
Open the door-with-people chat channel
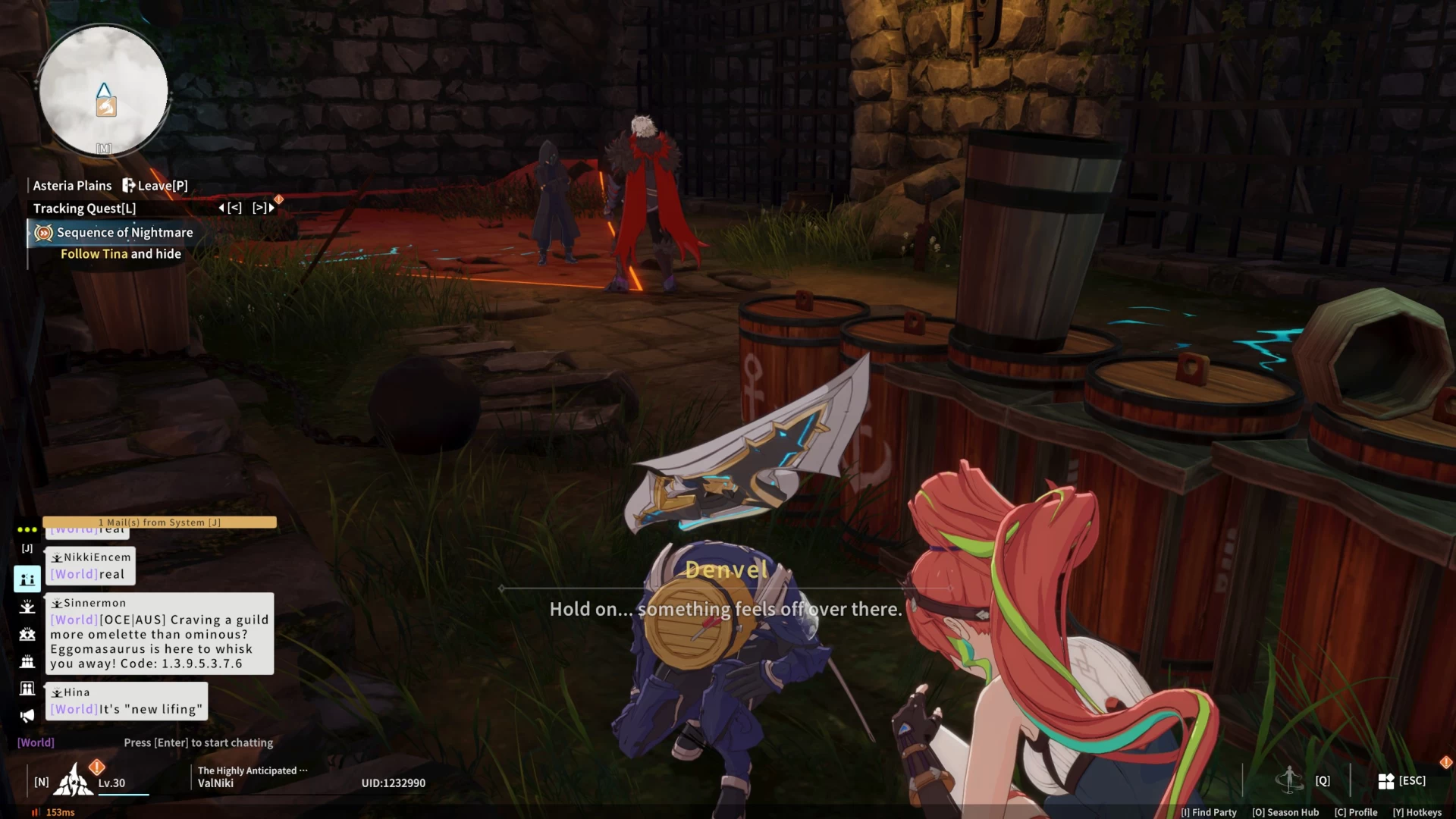(x=27, y=689)
